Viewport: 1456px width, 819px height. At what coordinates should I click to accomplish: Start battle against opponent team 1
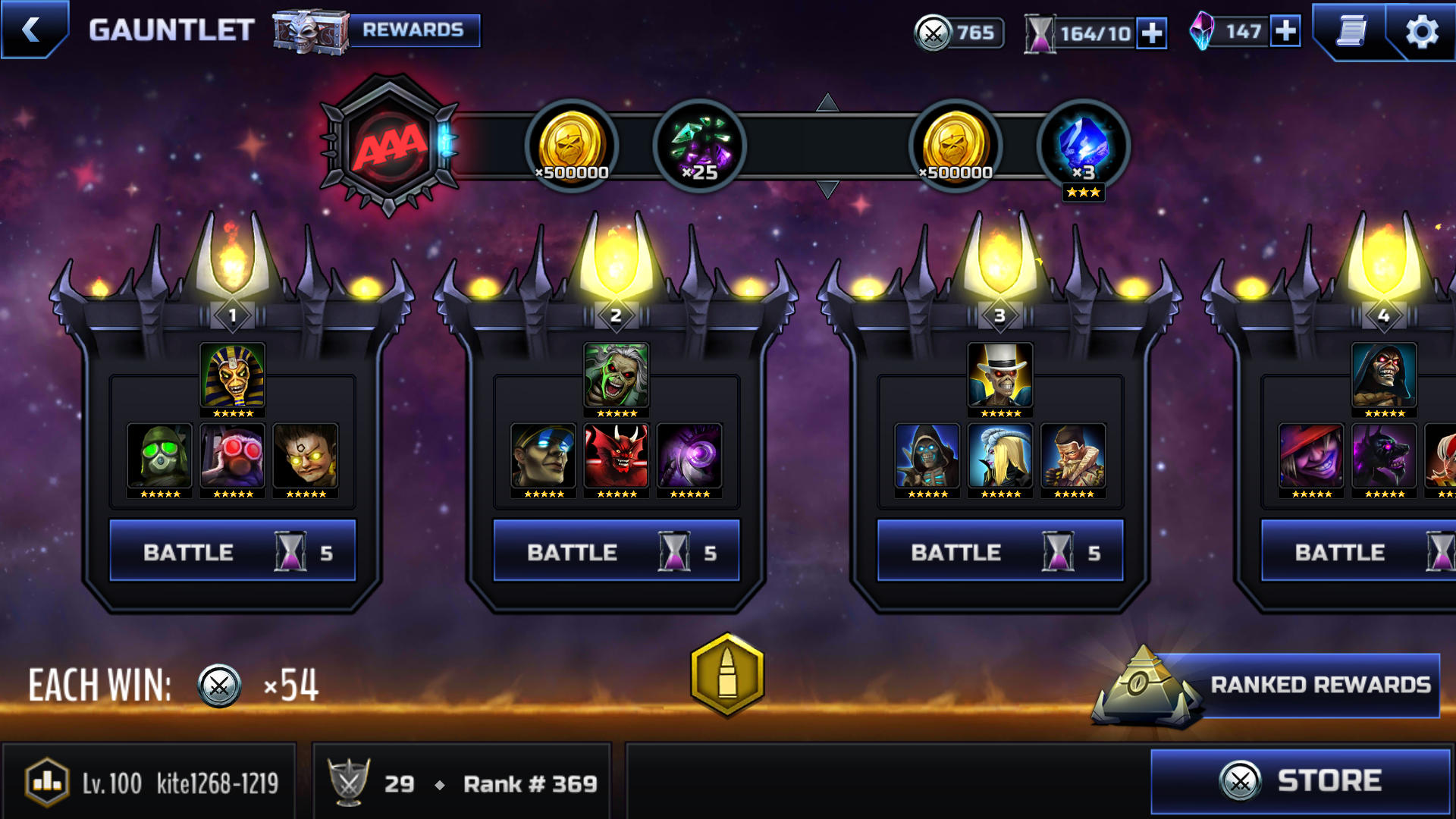pos(232,551)
